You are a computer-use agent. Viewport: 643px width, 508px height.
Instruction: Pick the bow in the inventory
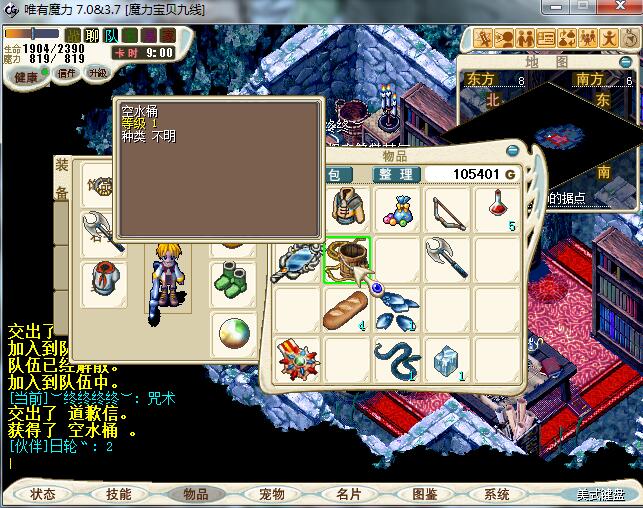tap(447, 211)
